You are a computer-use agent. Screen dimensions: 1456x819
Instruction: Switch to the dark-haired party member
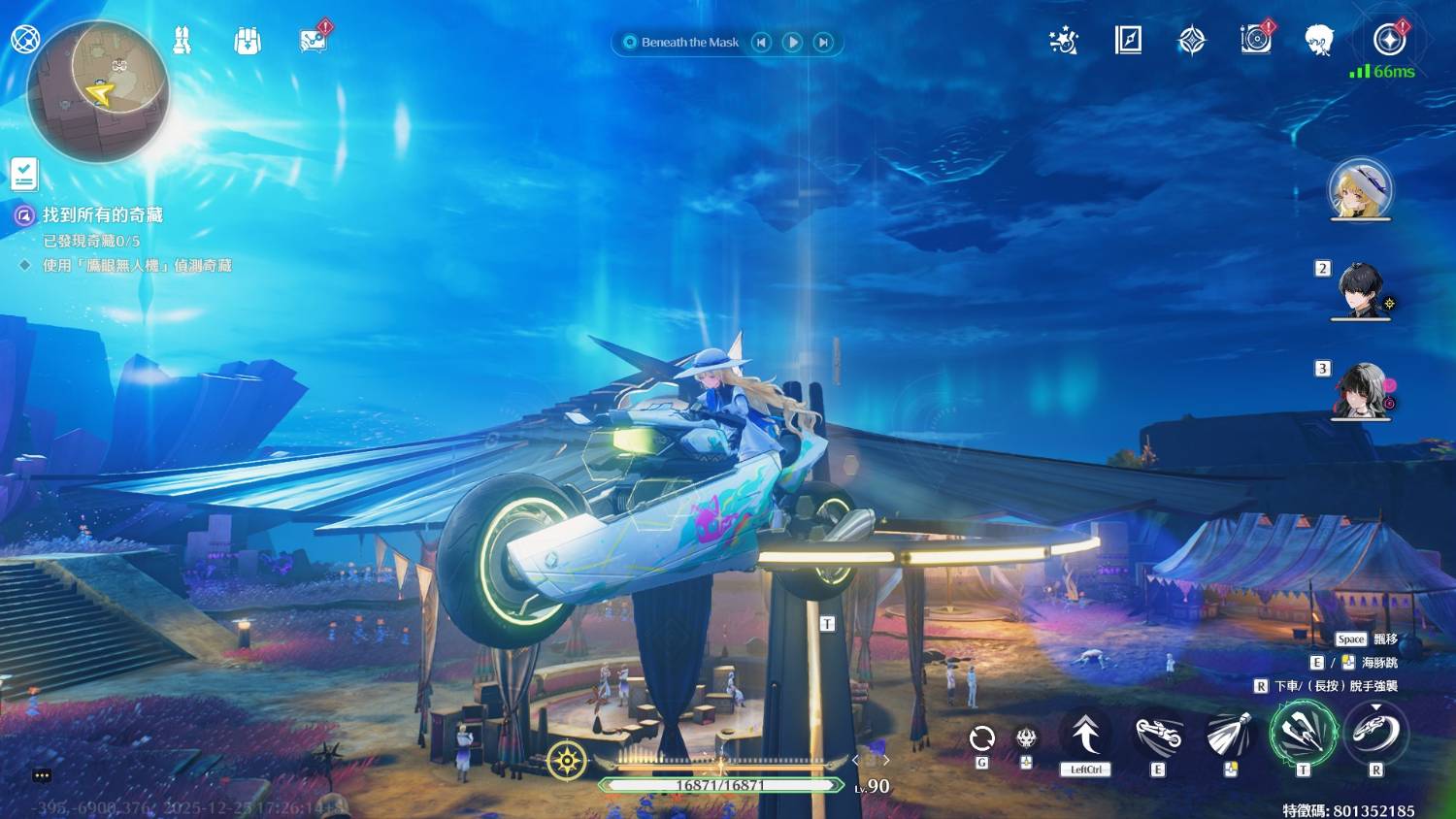pos(1360,289)
